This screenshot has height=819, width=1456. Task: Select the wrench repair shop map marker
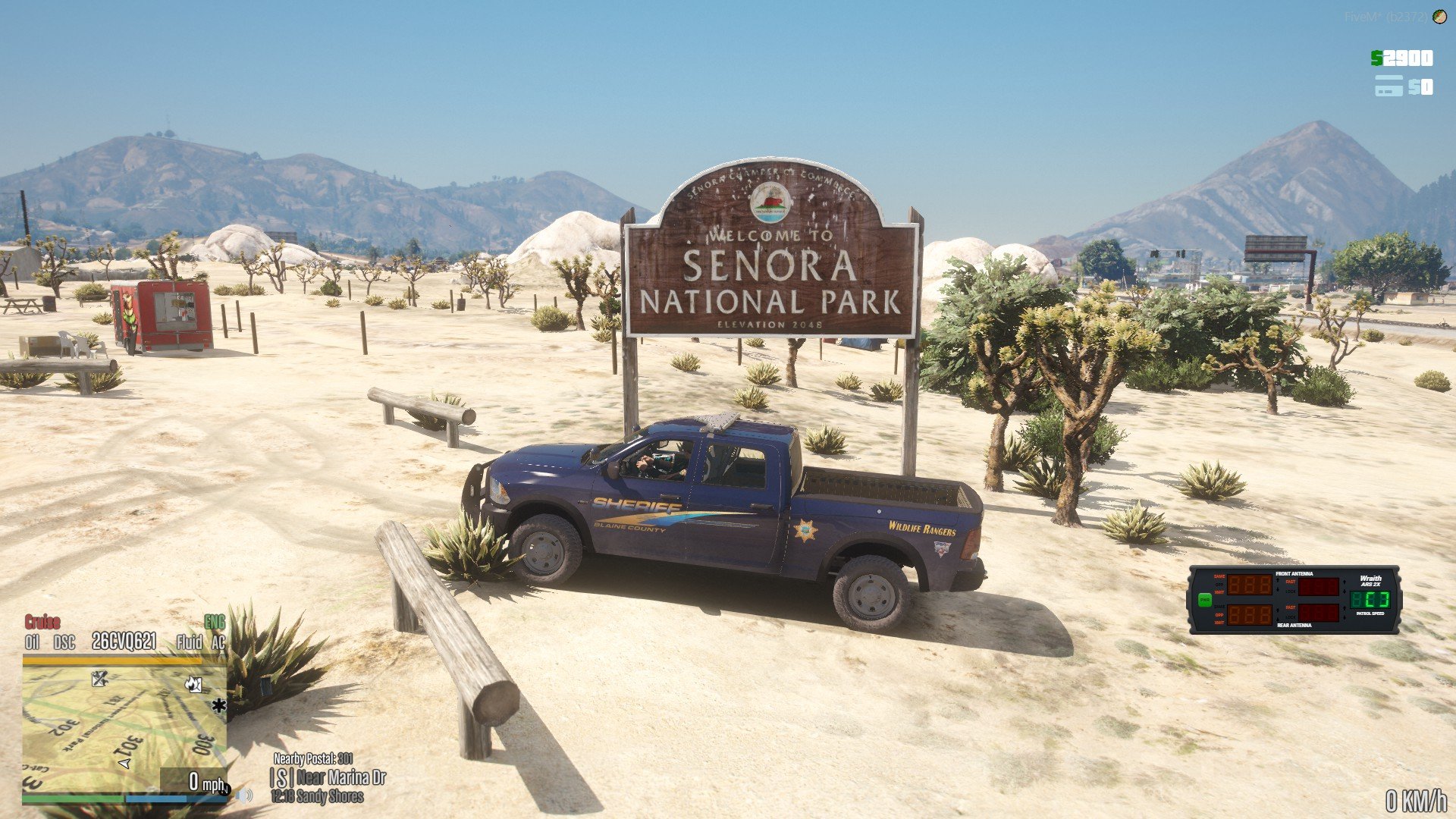click(99, 678)
